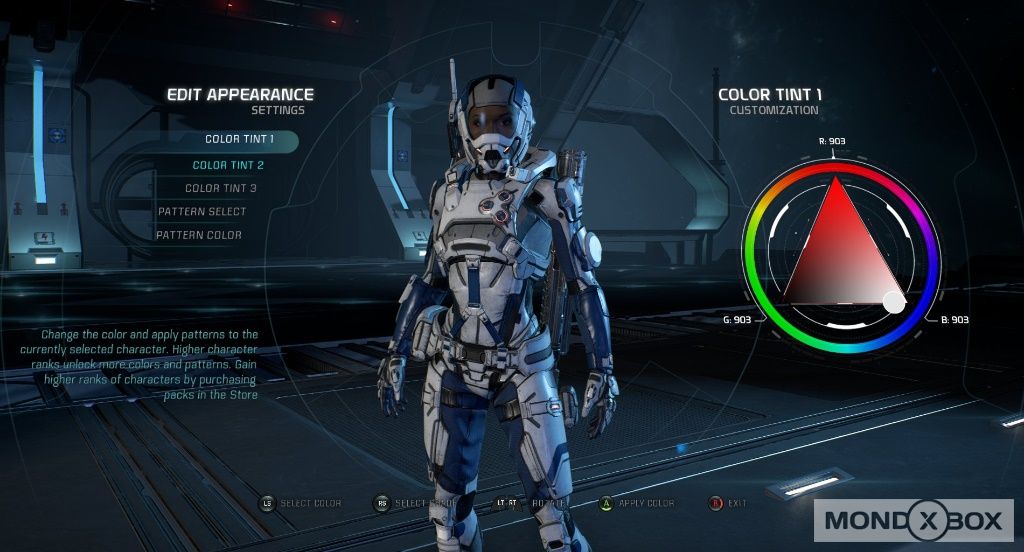
Task: Open the Pattern Color option
Action: [199, 235]
